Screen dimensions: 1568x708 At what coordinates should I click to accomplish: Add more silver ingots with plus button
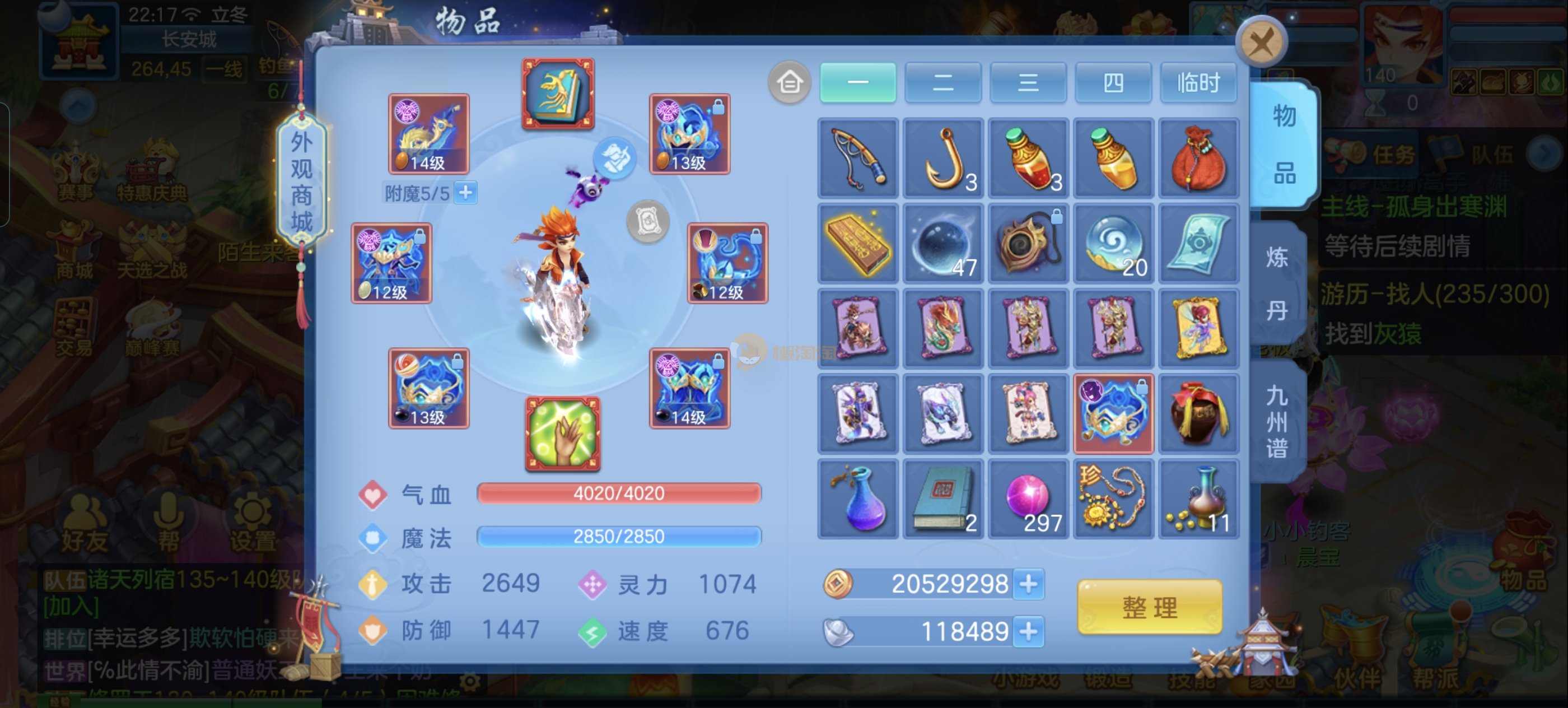coord(1029,631)
